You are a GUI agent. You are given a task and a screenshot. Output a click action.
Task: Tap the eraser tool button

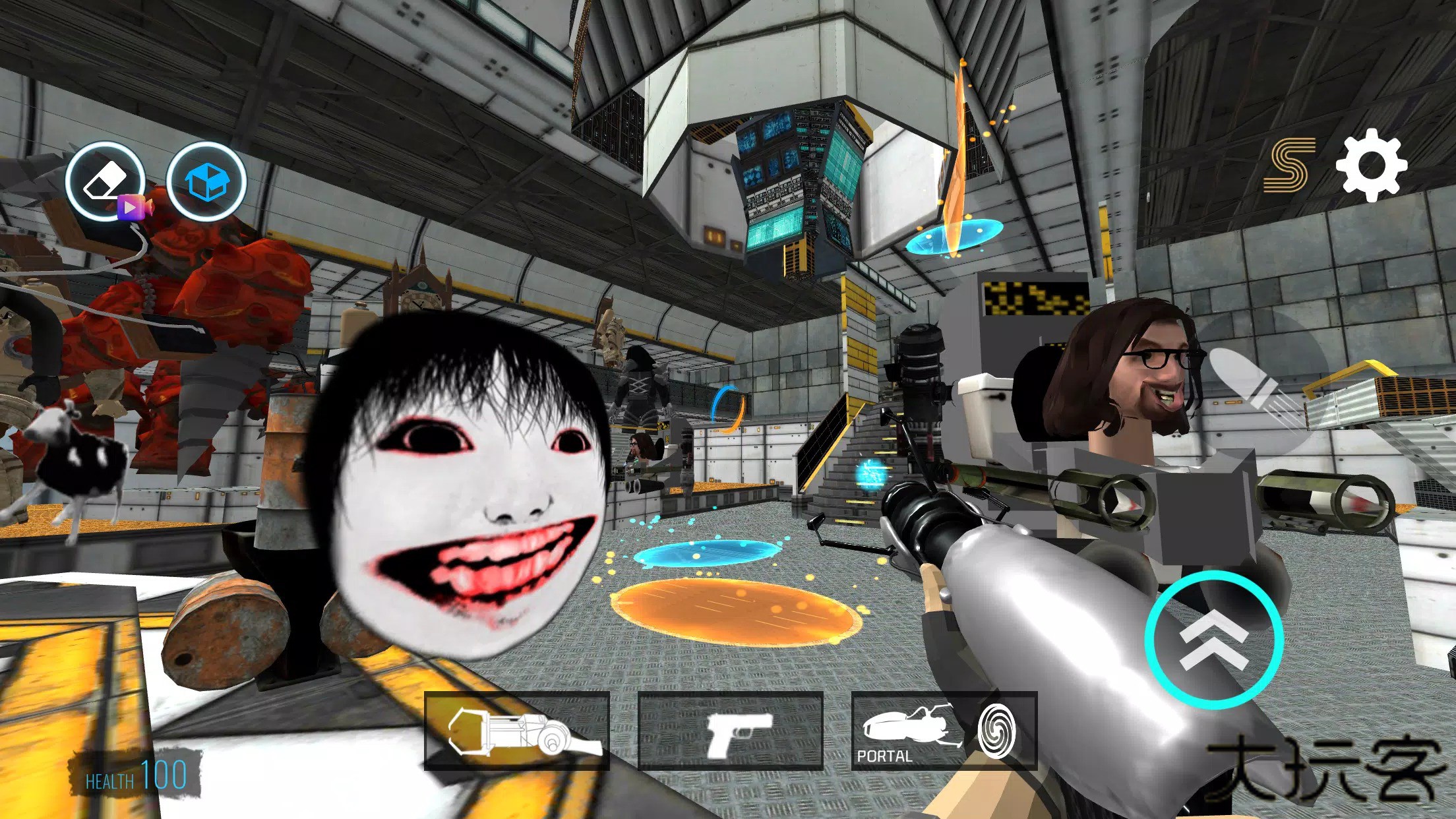106,180
